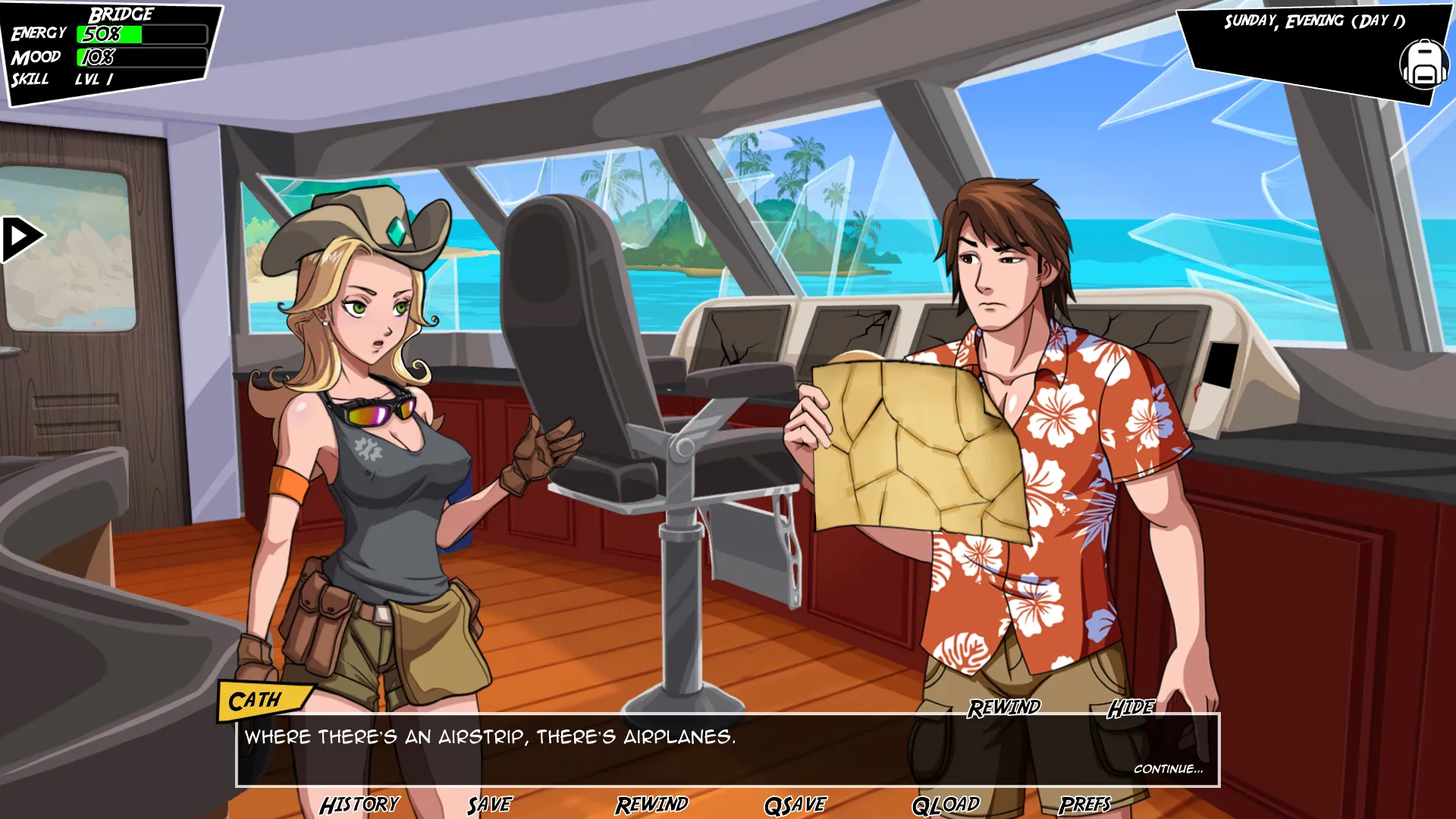Image resolution: width=1456 pixels, height=819 pixels.
Task: Open the dialogue History log
Action: point(359,805)
